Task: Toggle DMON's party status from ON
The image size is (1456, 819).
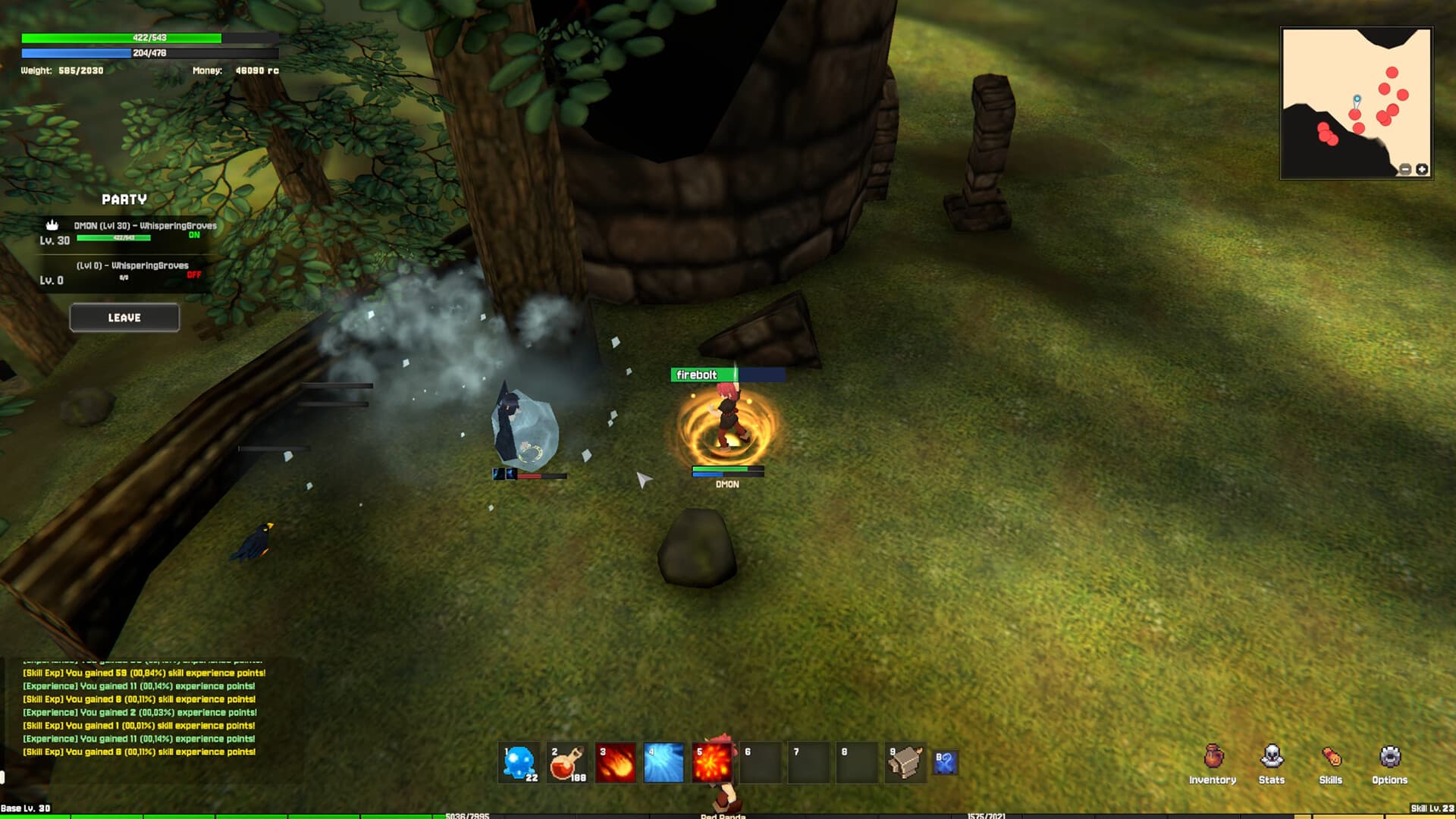Action: [196, 235]
